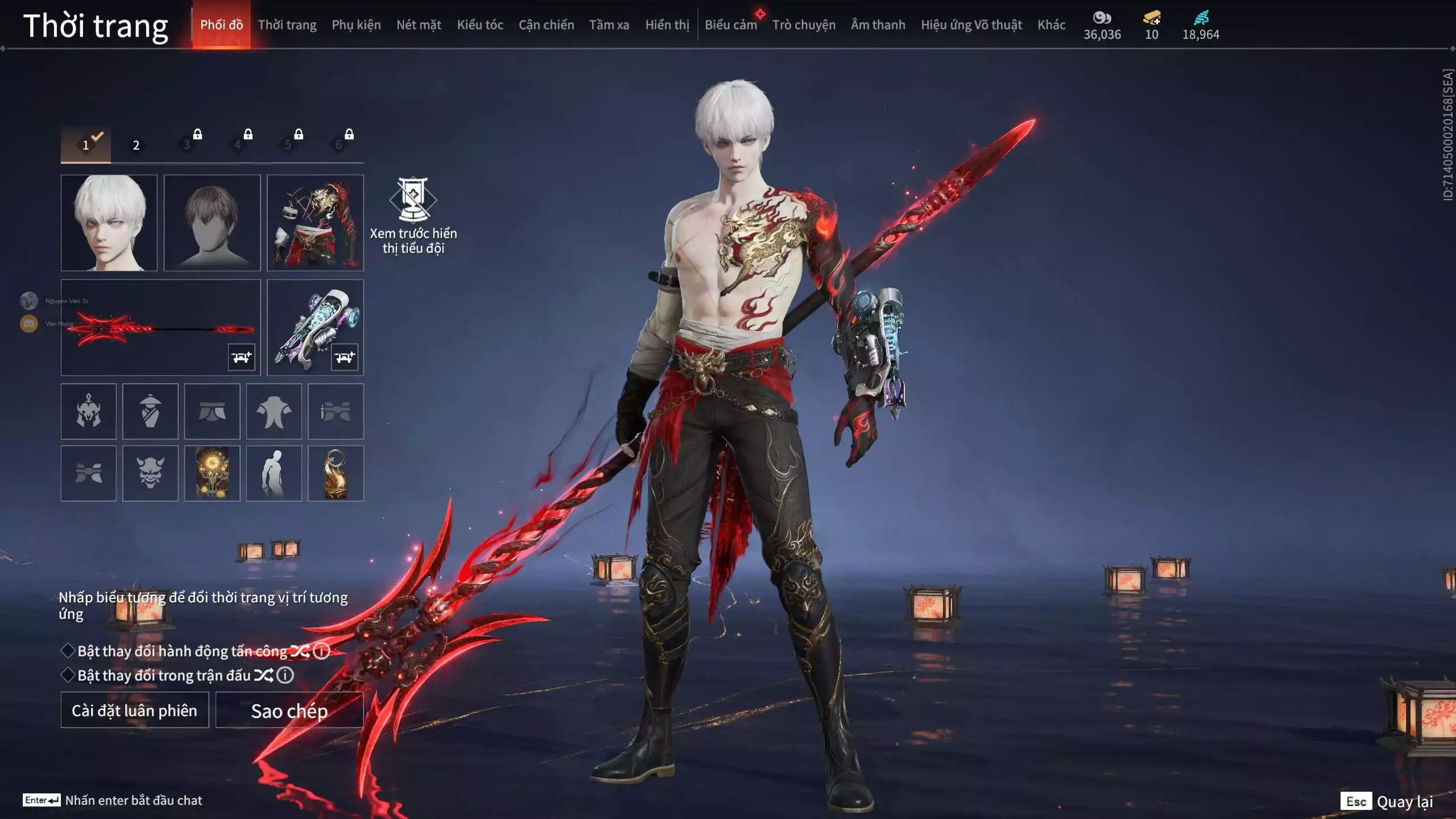Open Cài đặt luân phiên
The width and height of the screenshot is (1456, 819).
coord(135,710)
